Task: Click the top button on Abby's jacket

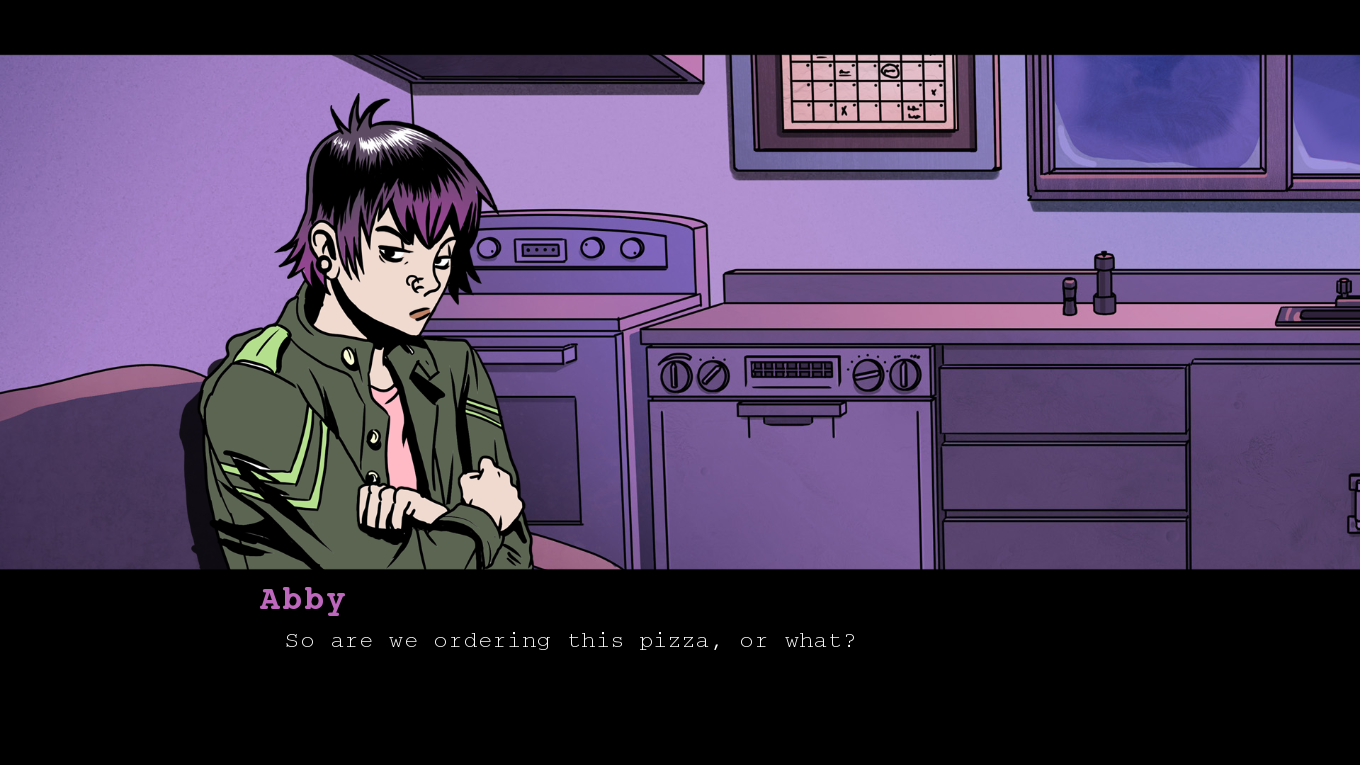Action: pyautogui.click(x=347, y=358)
